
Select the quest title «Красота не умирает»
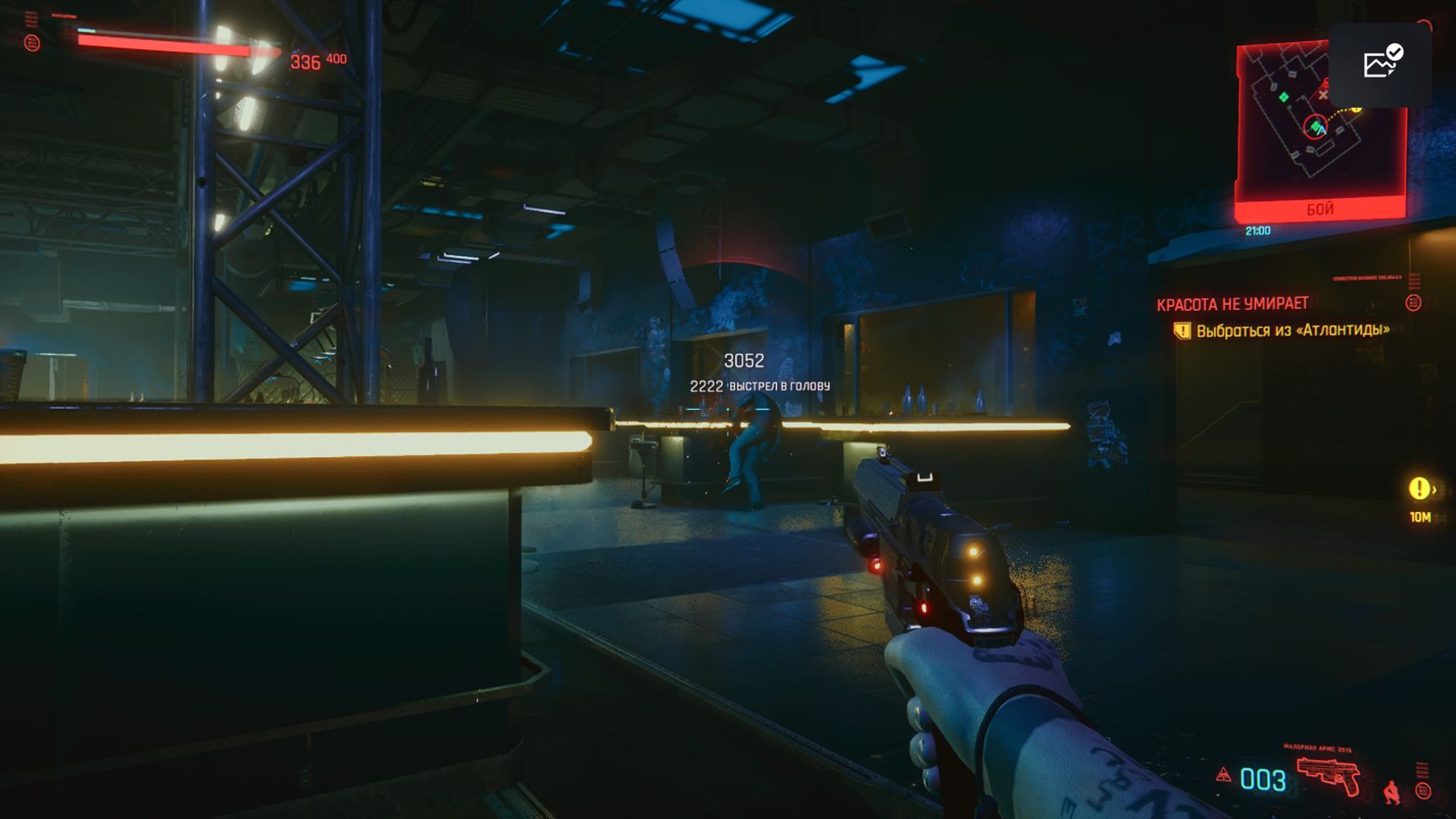(1232, 304)
